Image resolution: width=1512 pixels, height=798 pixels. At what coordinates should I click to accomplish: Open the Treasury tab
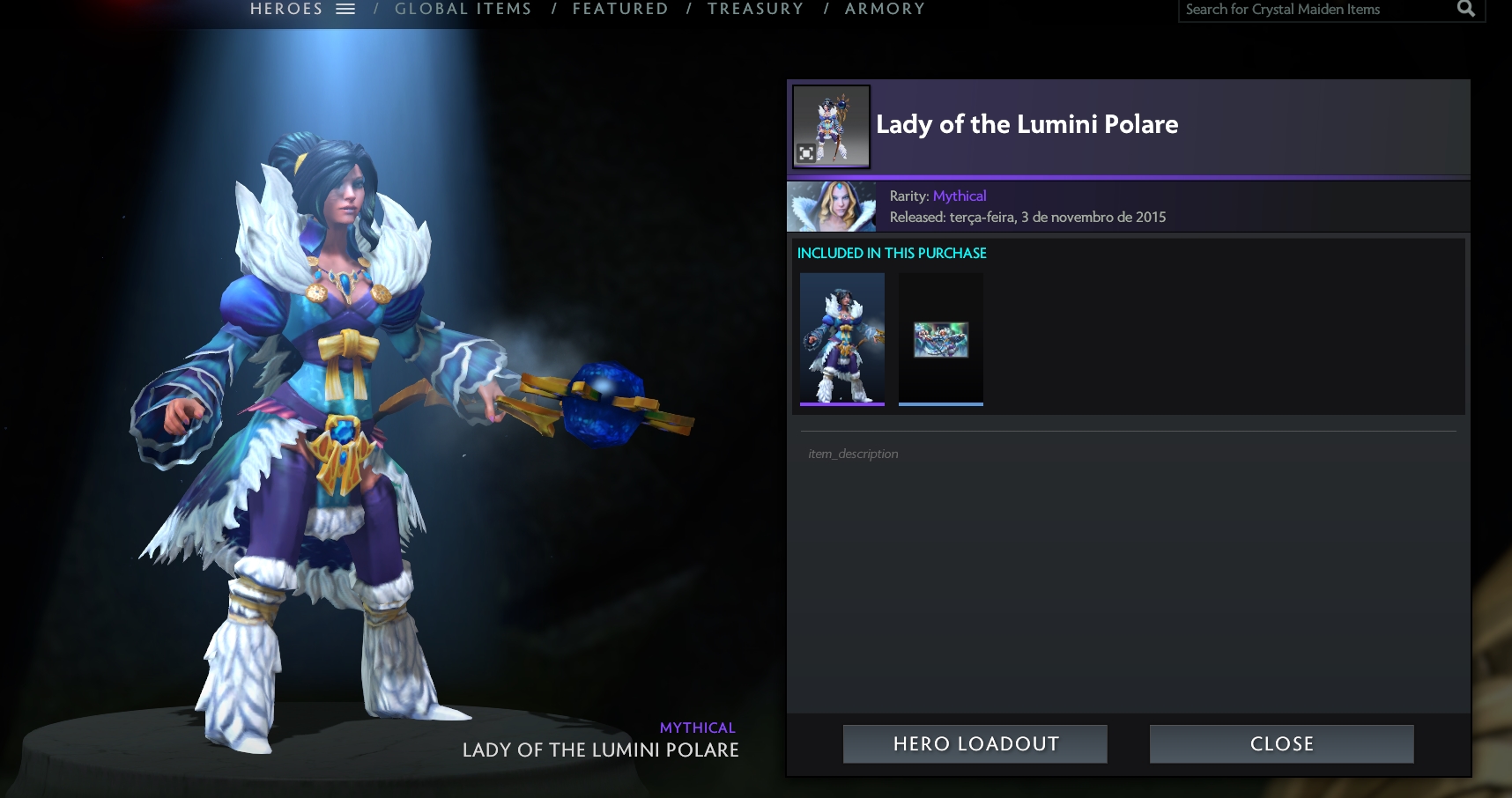point(755,9)
